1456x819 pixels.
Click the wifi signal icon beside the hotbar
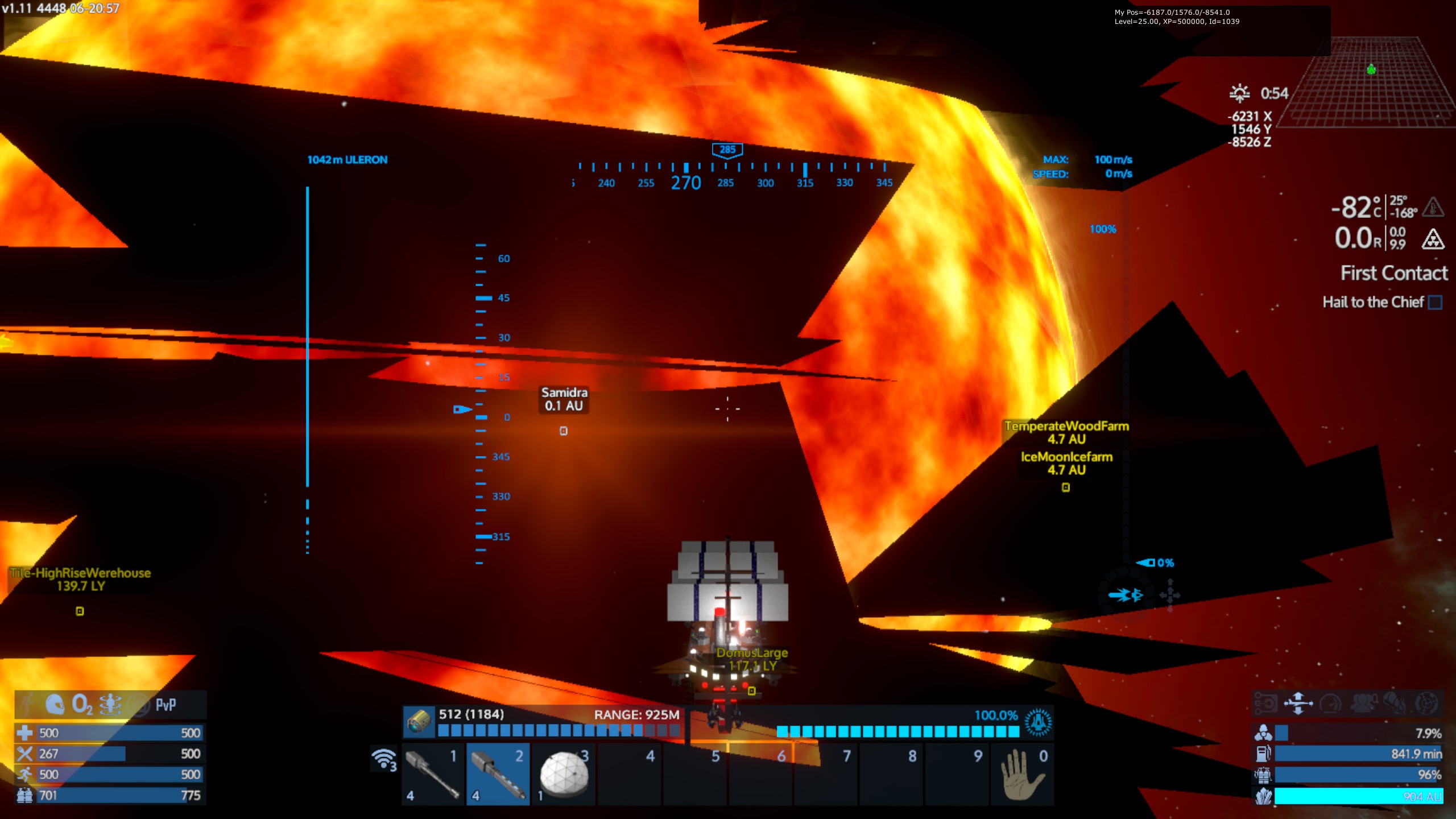(384, 759)
